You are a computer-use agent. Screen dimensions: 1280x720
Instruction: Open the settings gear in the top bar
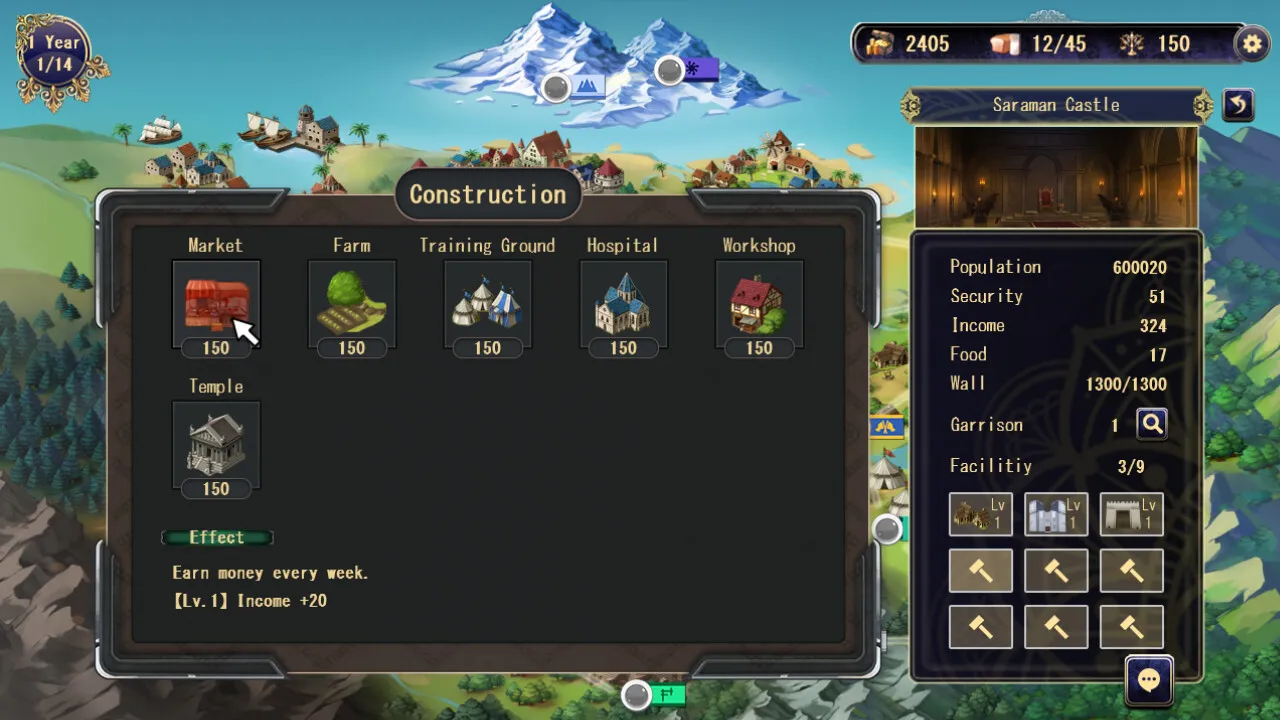1251,43
